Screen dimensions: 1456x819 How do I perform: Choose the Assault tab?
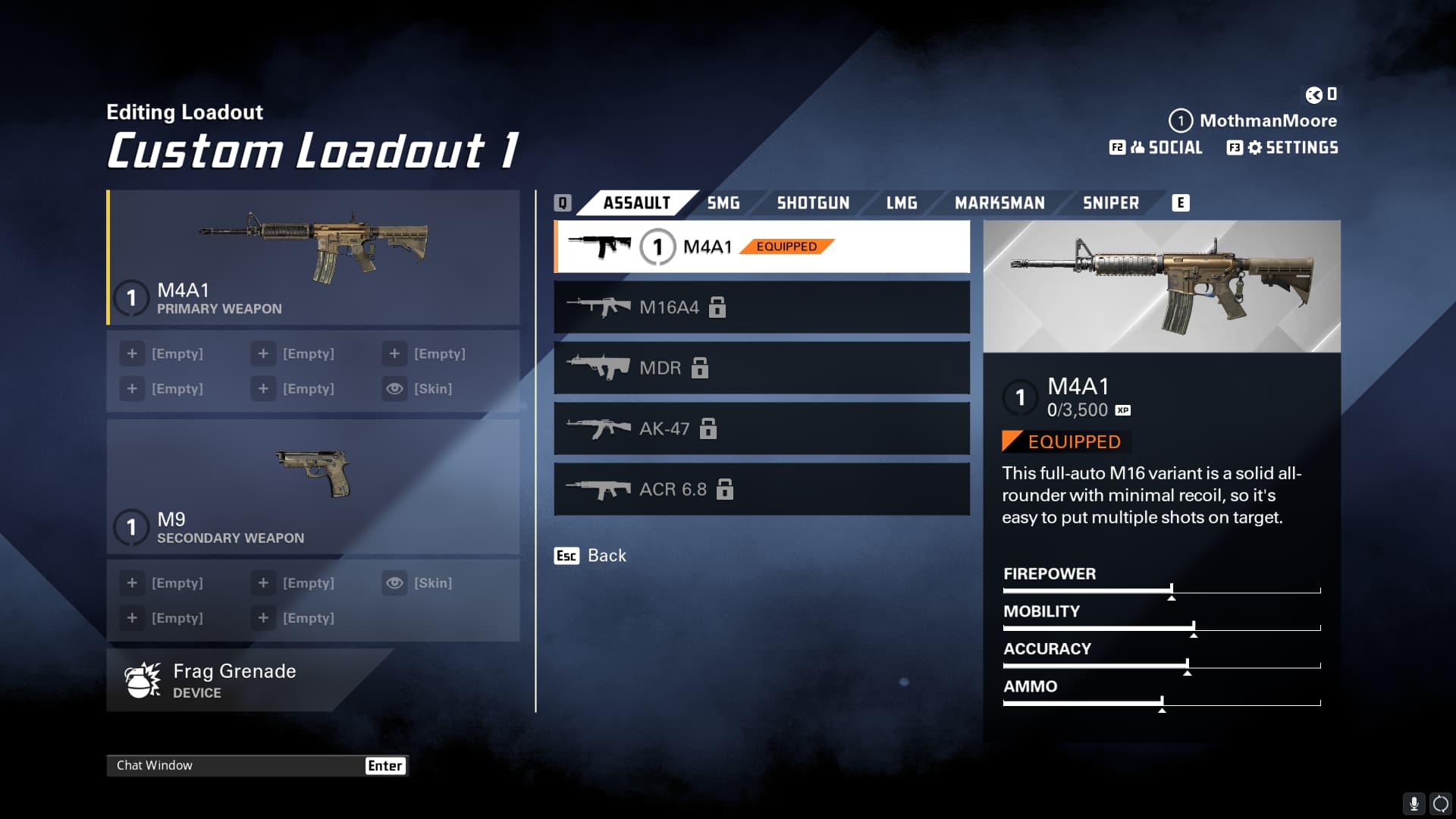click(x=636, y=203)
